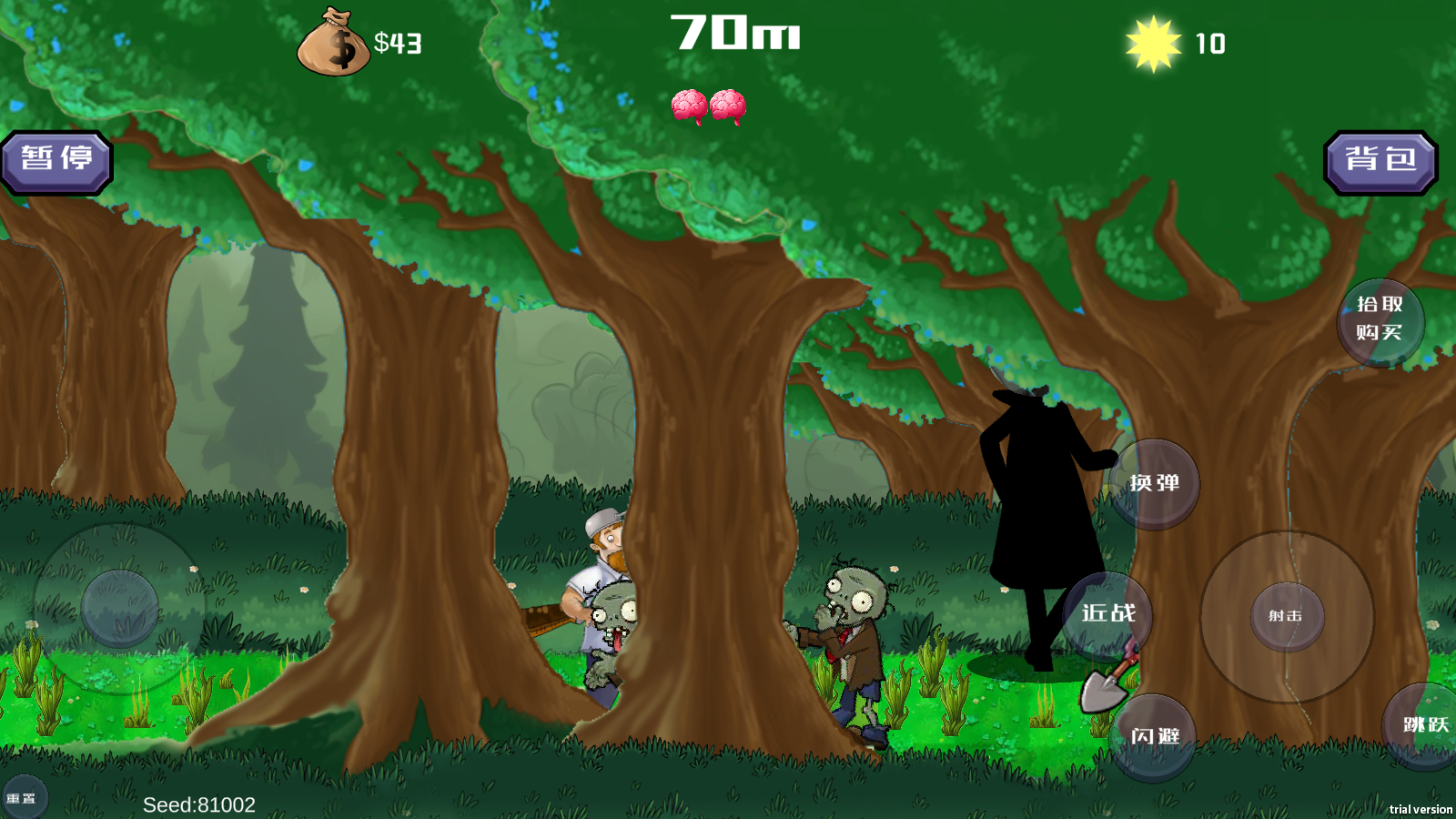The image size is (1456, 819).
Task: Tap the movement joystick knob
Action: [120, 609]
